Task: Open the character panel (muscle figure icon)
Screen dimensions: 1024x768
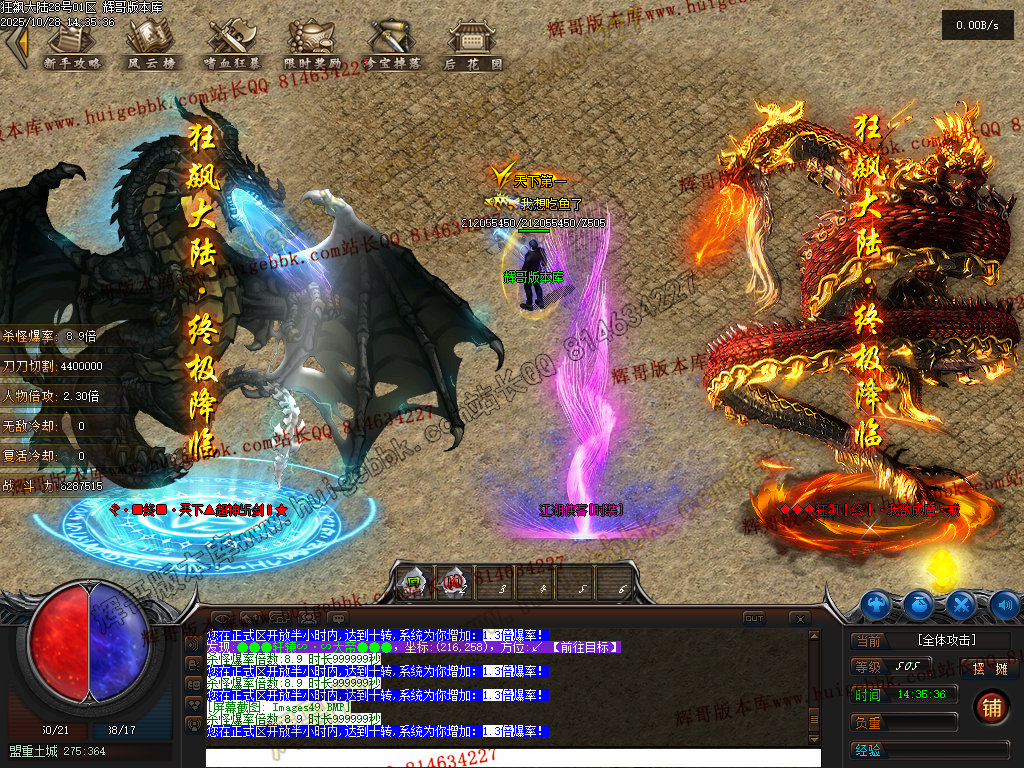Action: (x=876, y=604)
